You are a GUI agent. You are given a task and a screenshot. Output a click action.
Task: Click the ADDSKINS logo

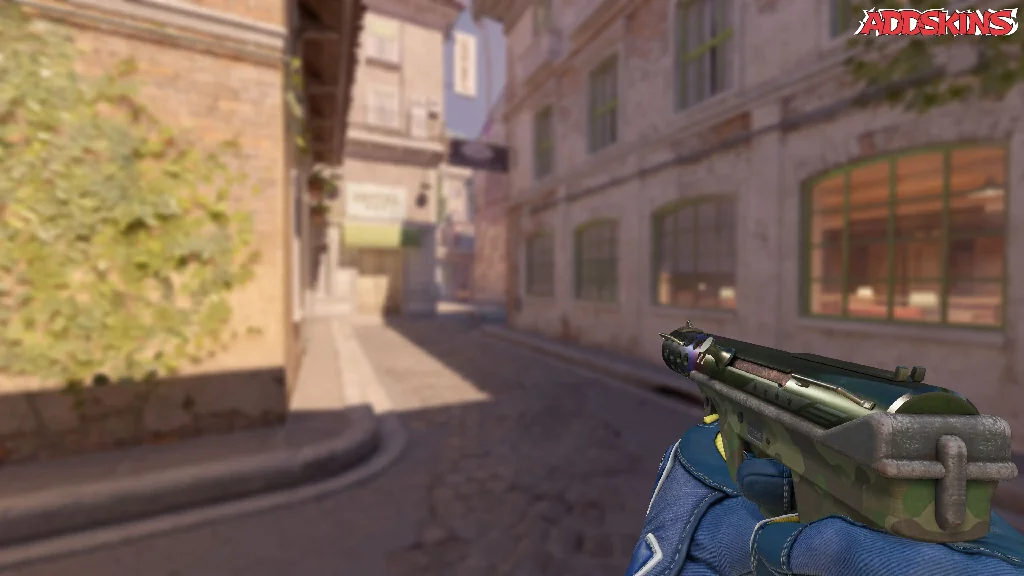[x=935, y=23]
